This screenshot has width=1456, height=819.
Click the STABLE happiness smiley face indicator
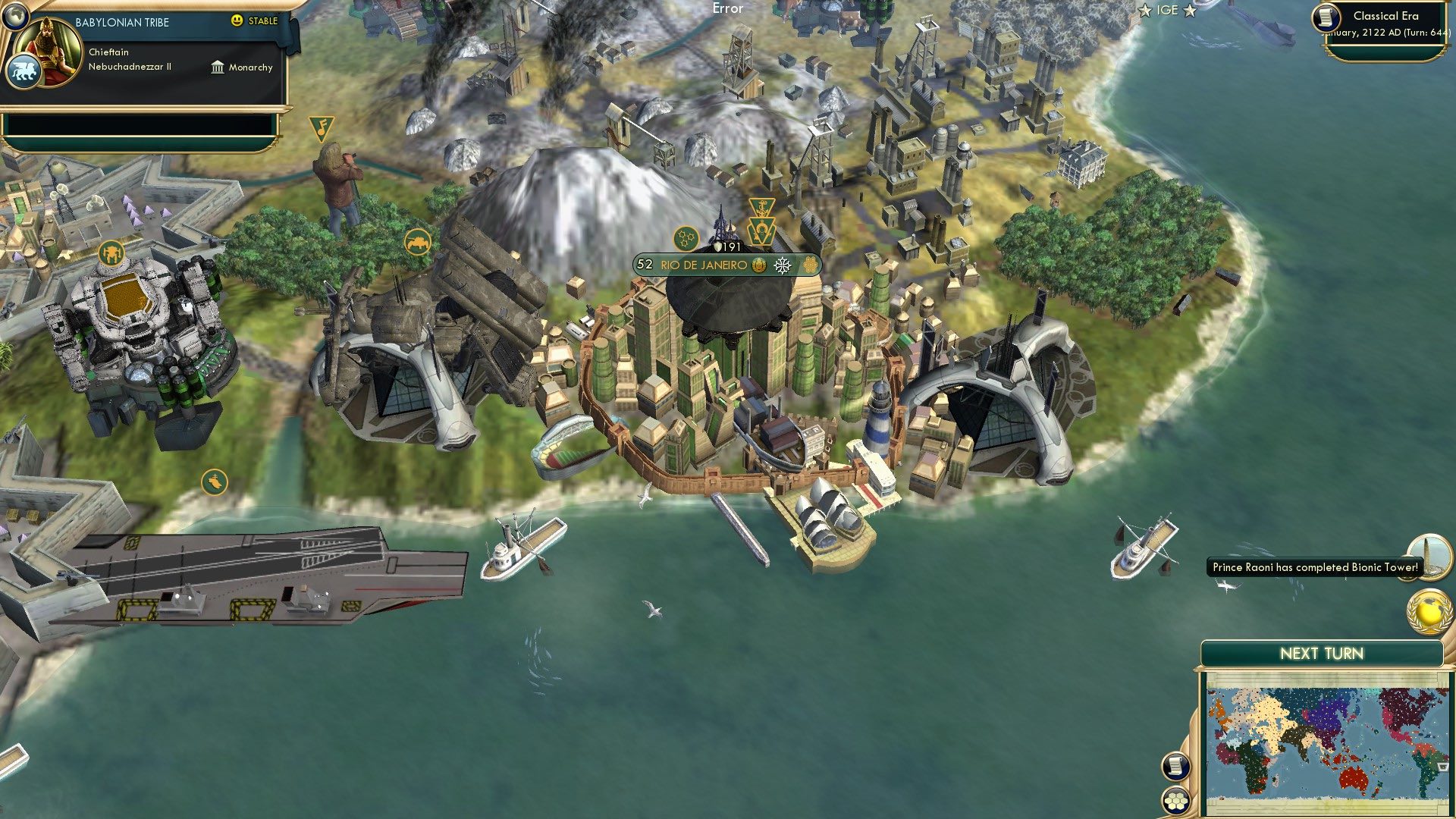click(x=239, y=21)
